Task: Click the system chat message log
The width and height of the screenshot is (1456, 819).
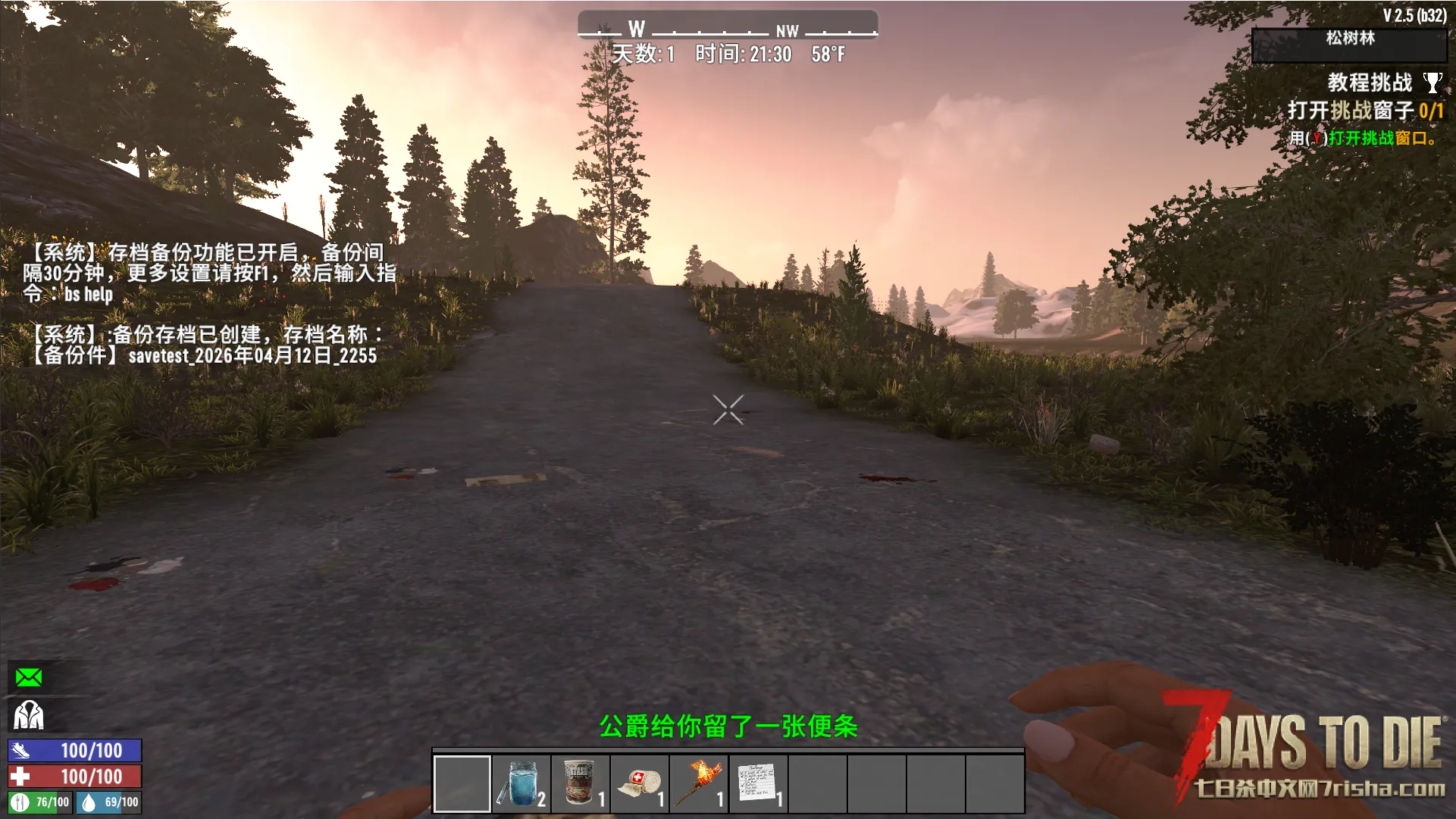Action: point(208,303)
